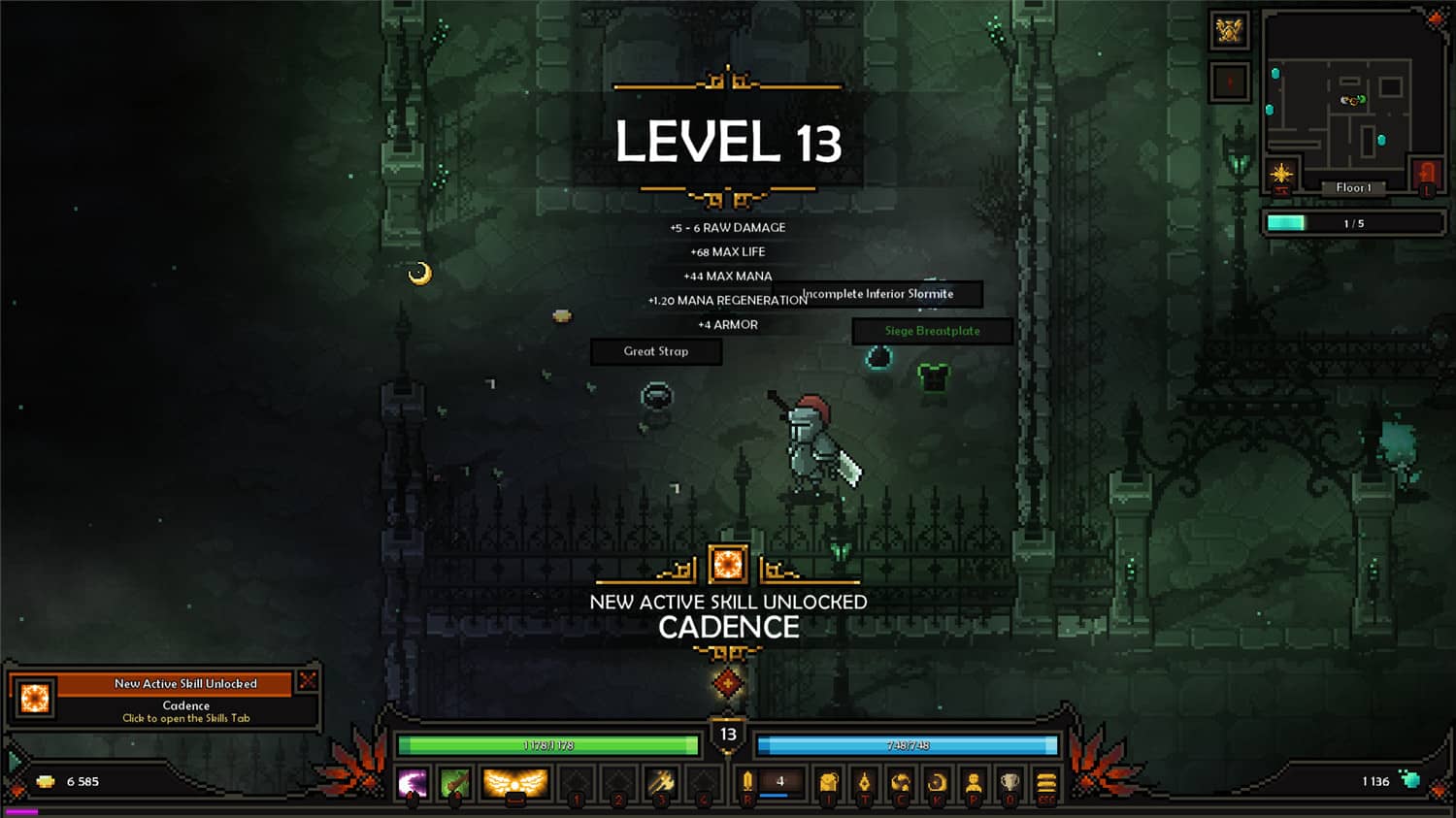This screenshot has height=818, width=1456.
Task: Click the character icon above the P key
Action: point(974,782)
